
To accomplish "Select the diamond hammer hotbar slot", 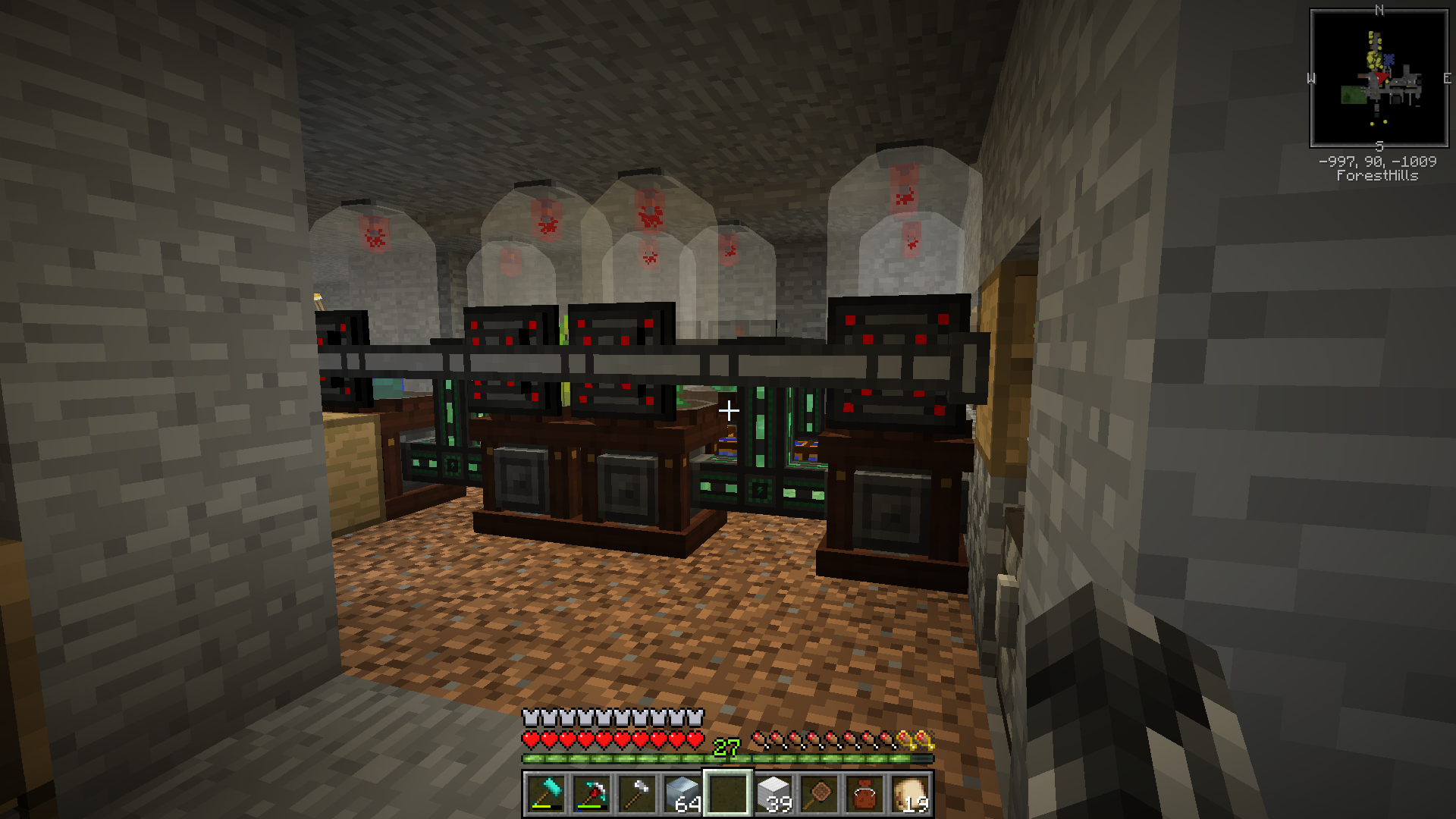I will click(x=546, y=794).
